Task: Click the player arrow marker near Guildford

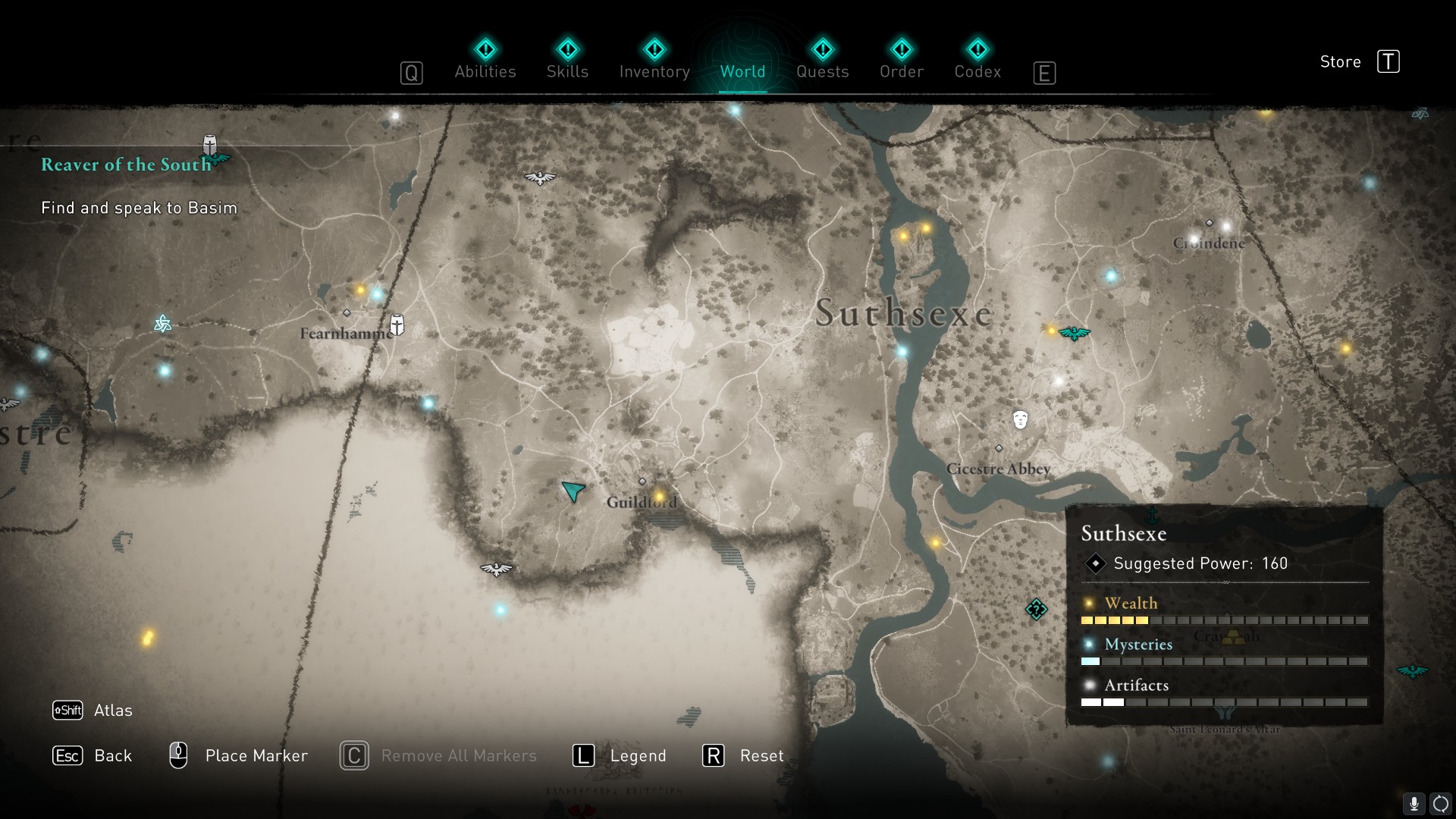Action: [573, 491]
